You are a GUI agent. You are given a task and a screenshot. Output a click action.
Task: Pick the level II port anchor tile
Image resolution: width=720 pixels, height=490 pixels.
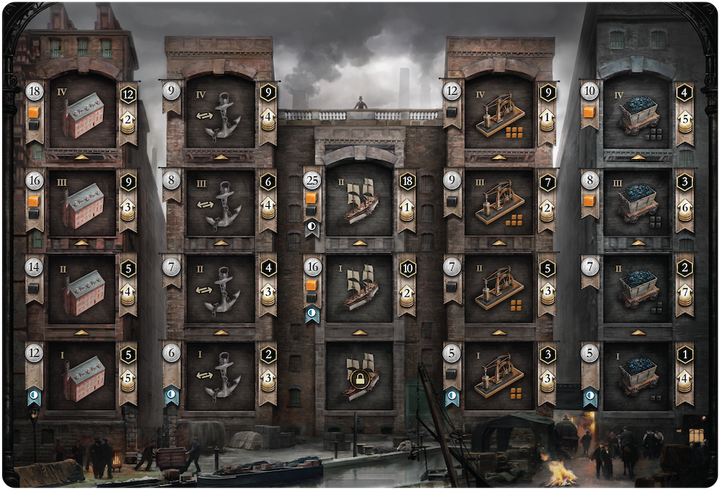(x=220, y=289)
